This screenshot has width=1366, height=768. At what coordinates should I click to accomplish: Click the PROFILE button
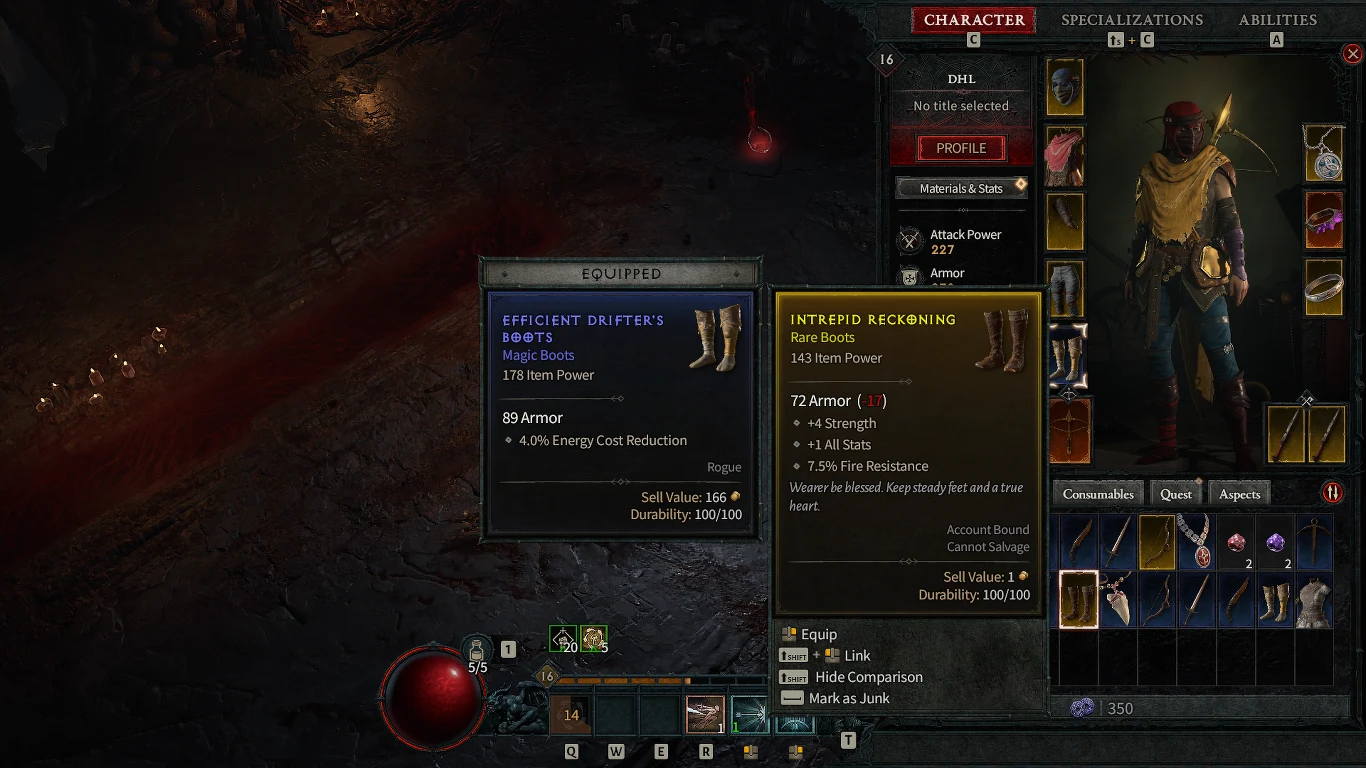point(959,148)
